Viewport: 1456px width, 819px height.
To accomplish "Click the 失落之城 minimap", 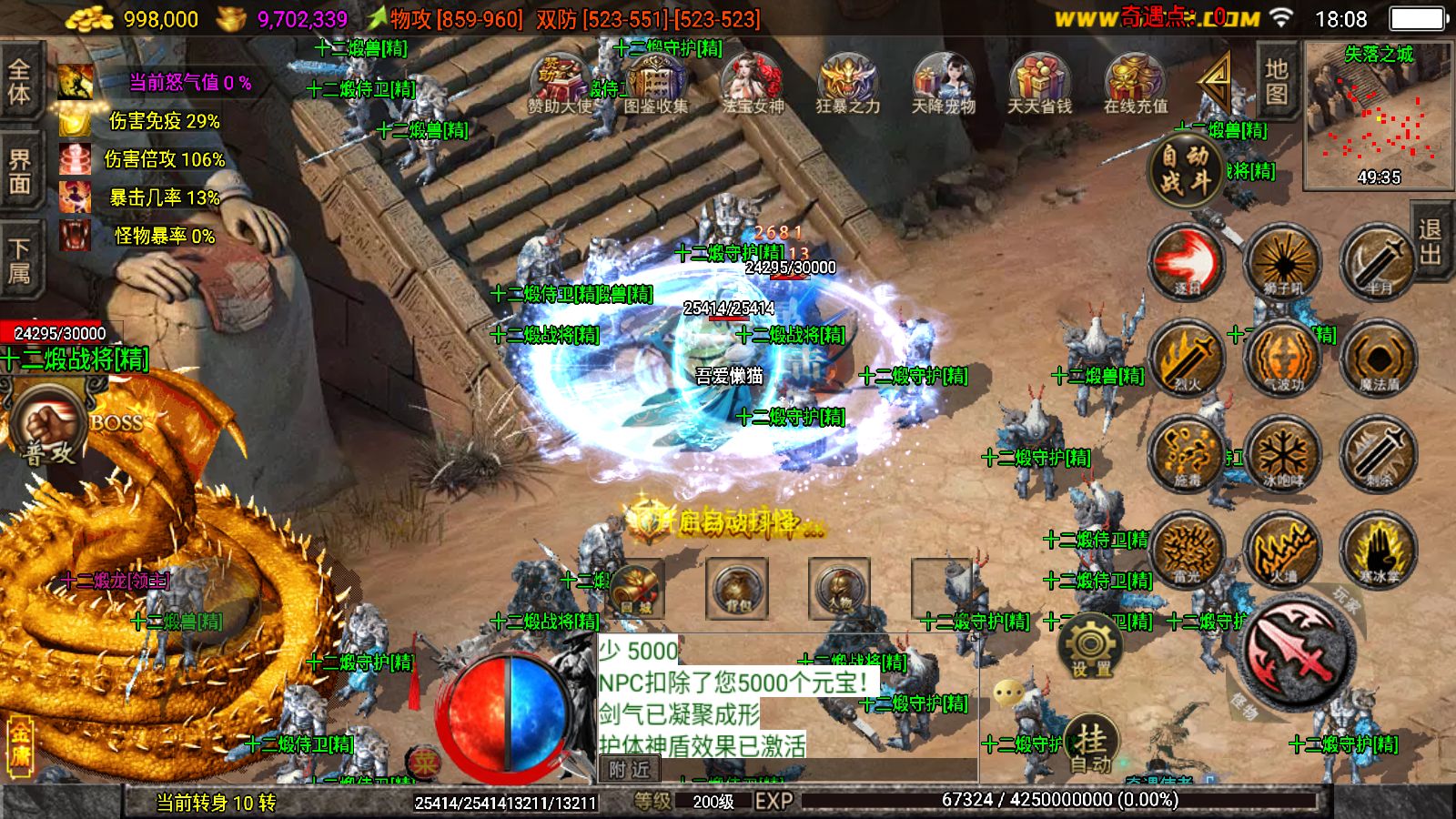I will 1378,114.
